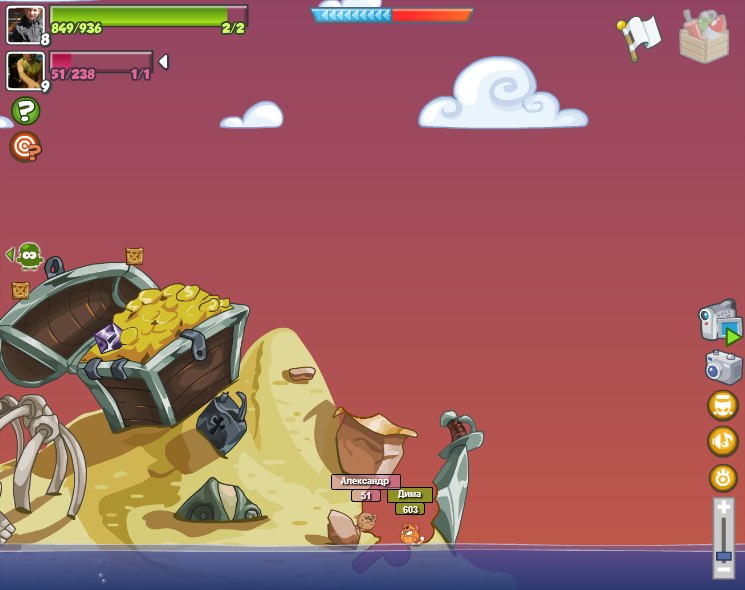Click the blue zoom slider handle
The image size is (745, 590).
(x=724, y=554)
